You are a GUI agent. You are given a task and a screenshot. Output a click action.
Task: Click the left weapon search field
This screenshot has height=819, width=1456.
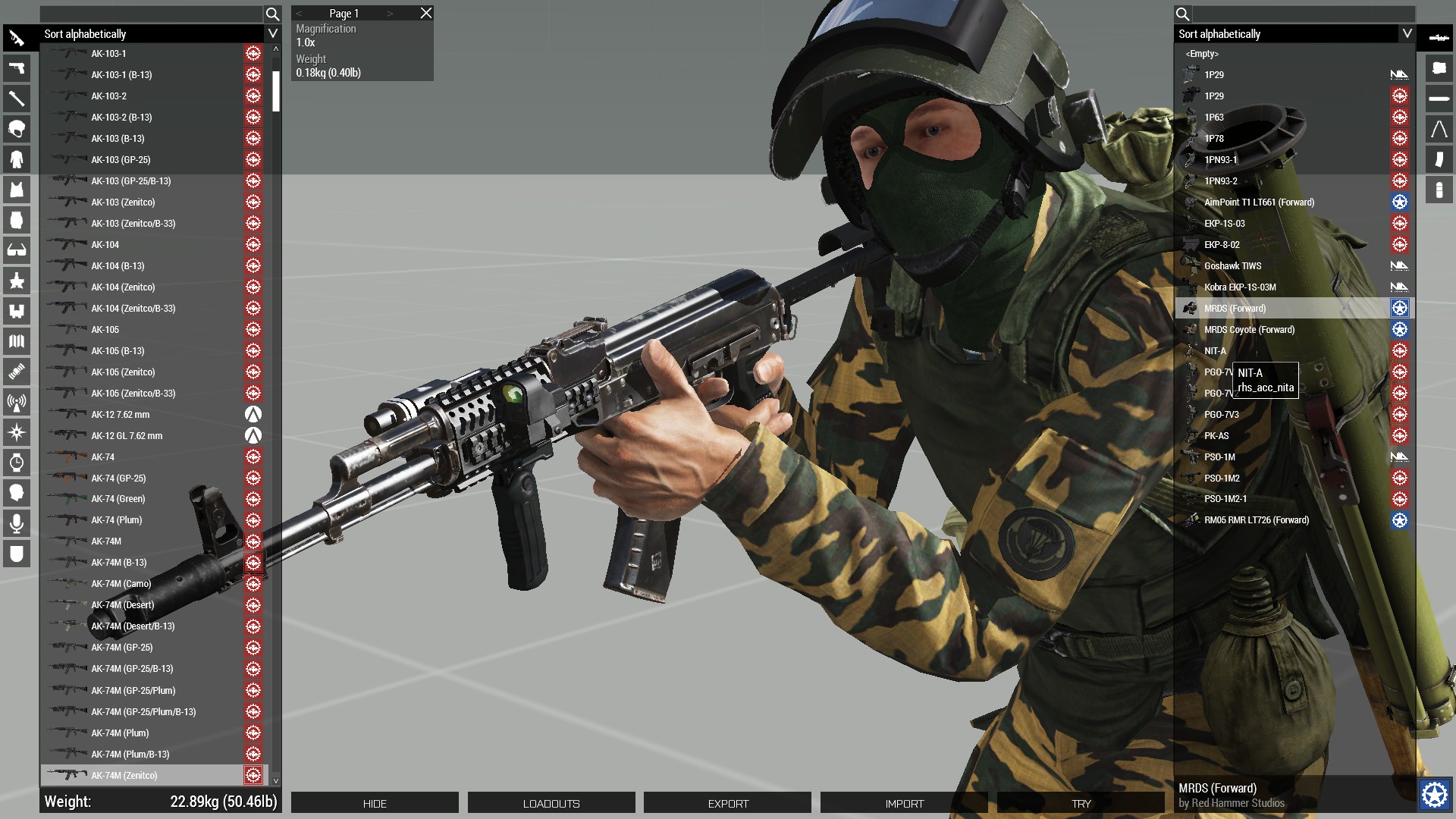(151, 14)
